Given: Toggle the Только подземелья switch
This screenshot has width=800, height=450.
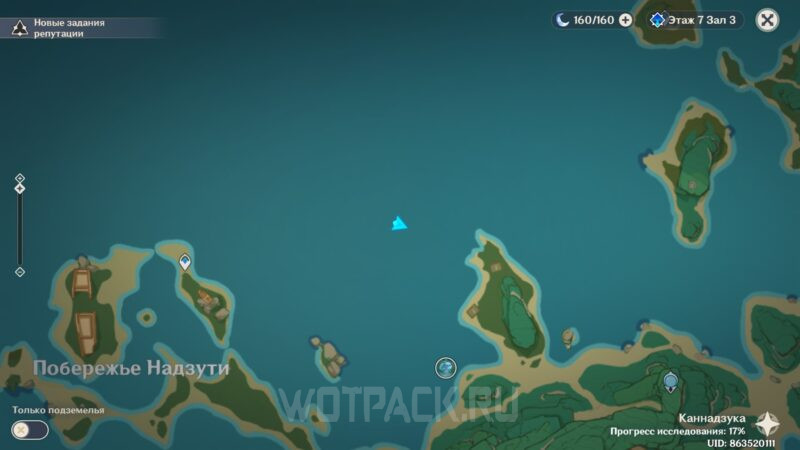Looking at the screenshot, I should pyautogui.click(x=30, y=429).
